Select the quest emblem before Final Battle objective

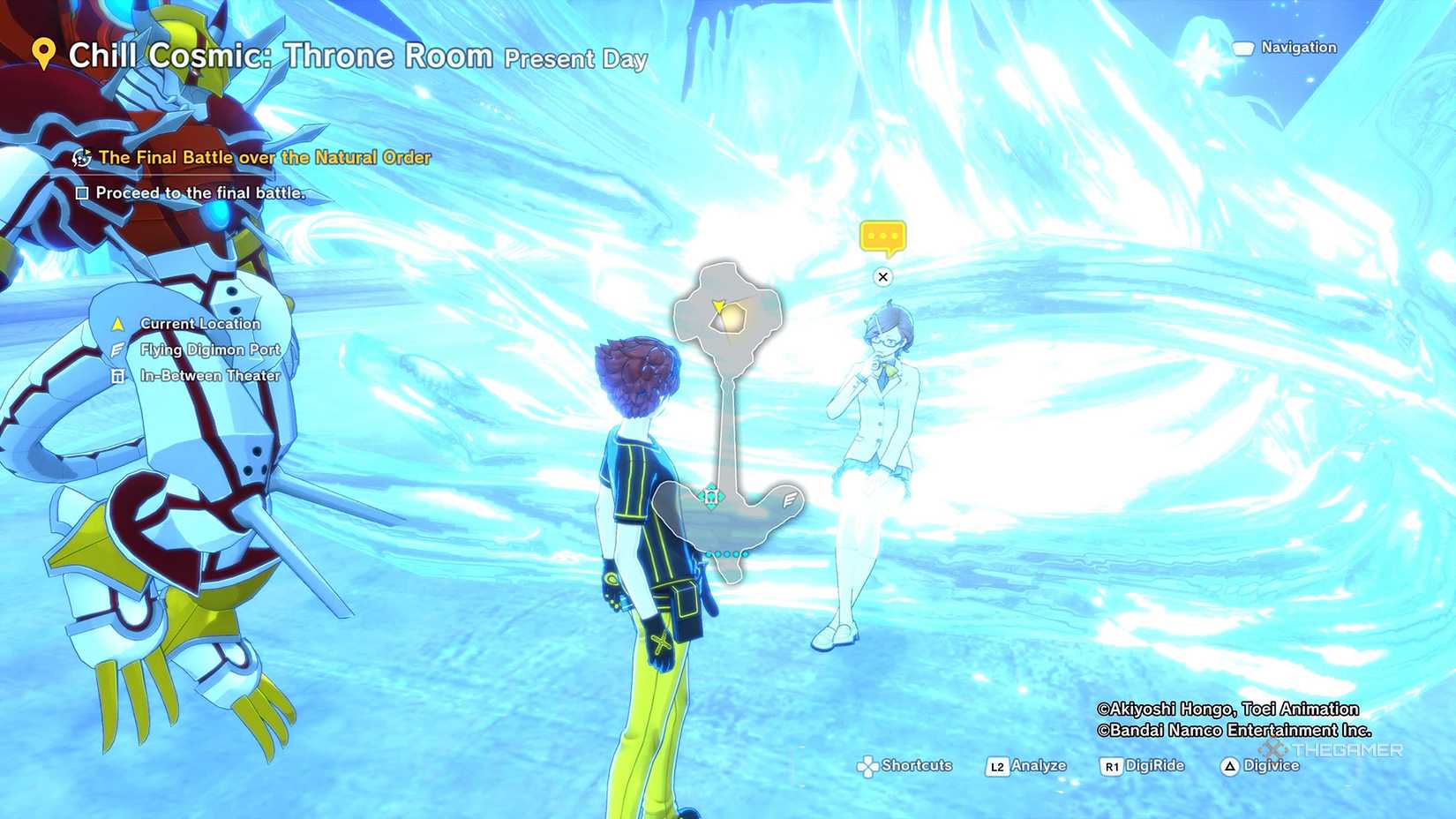(x=81, y=158)
